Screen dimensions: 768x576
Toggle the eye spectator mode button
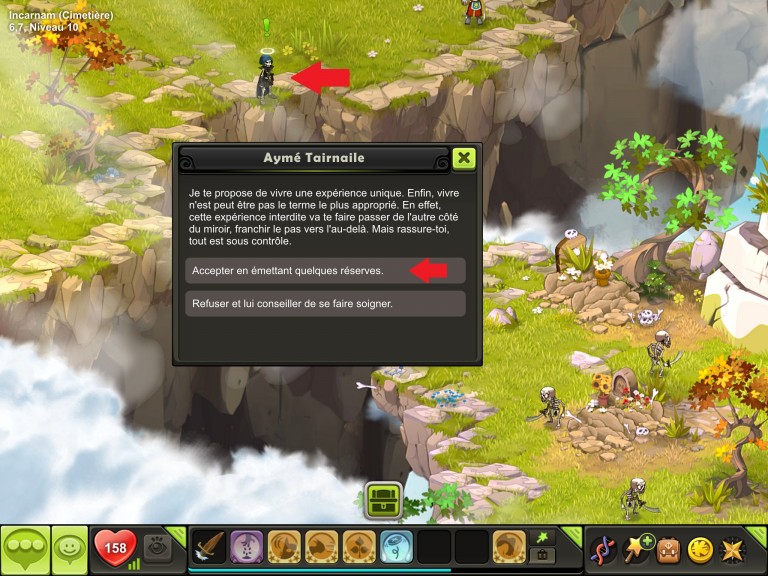[x=157, y=547]
